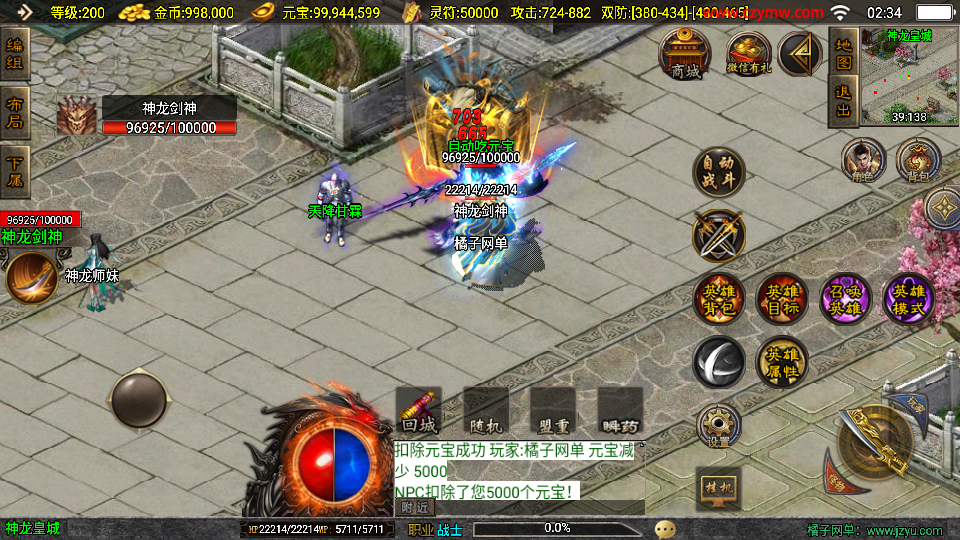Open the 地图 map tab
The image size is (960, 540).
click(843, 54)
